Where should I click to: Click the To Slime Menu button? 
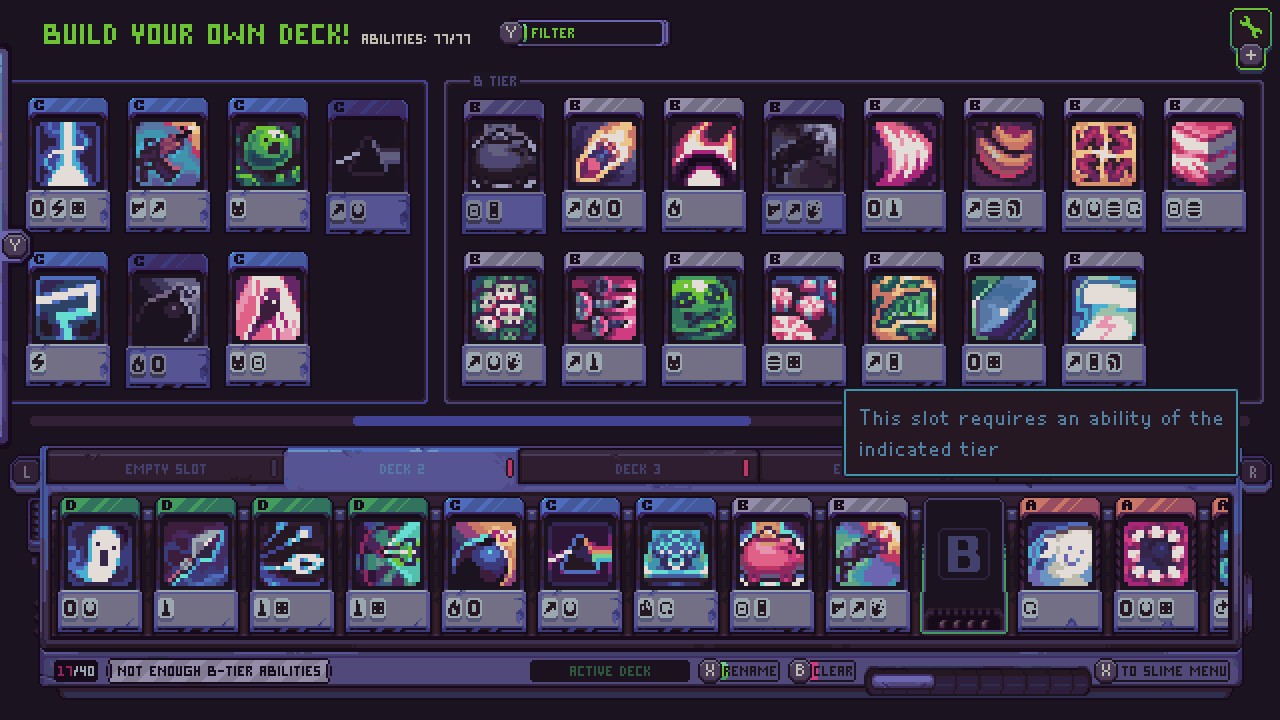click(x=1163, y=671)
